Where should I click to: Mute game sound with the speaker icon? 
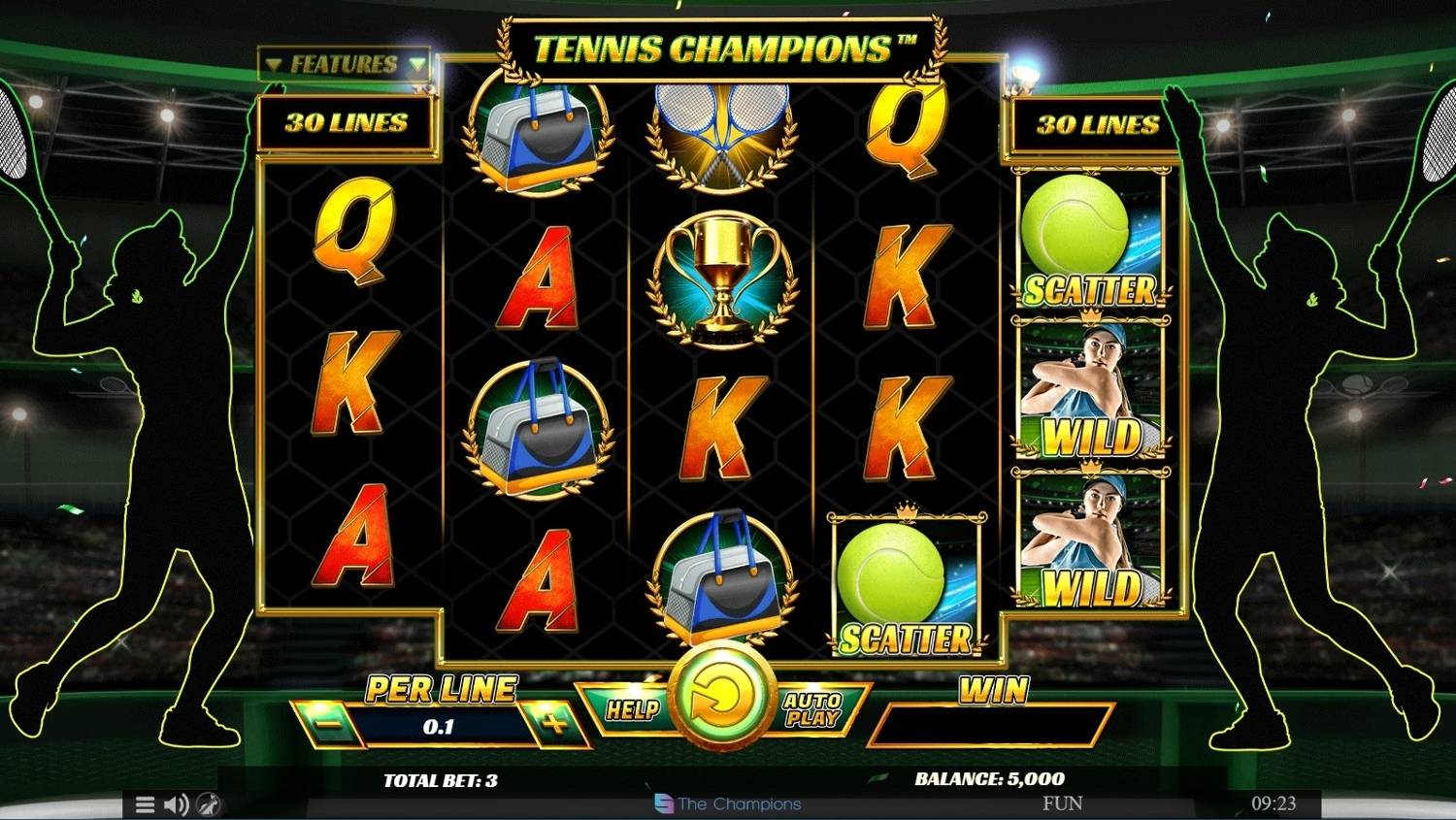pos(176,804)
